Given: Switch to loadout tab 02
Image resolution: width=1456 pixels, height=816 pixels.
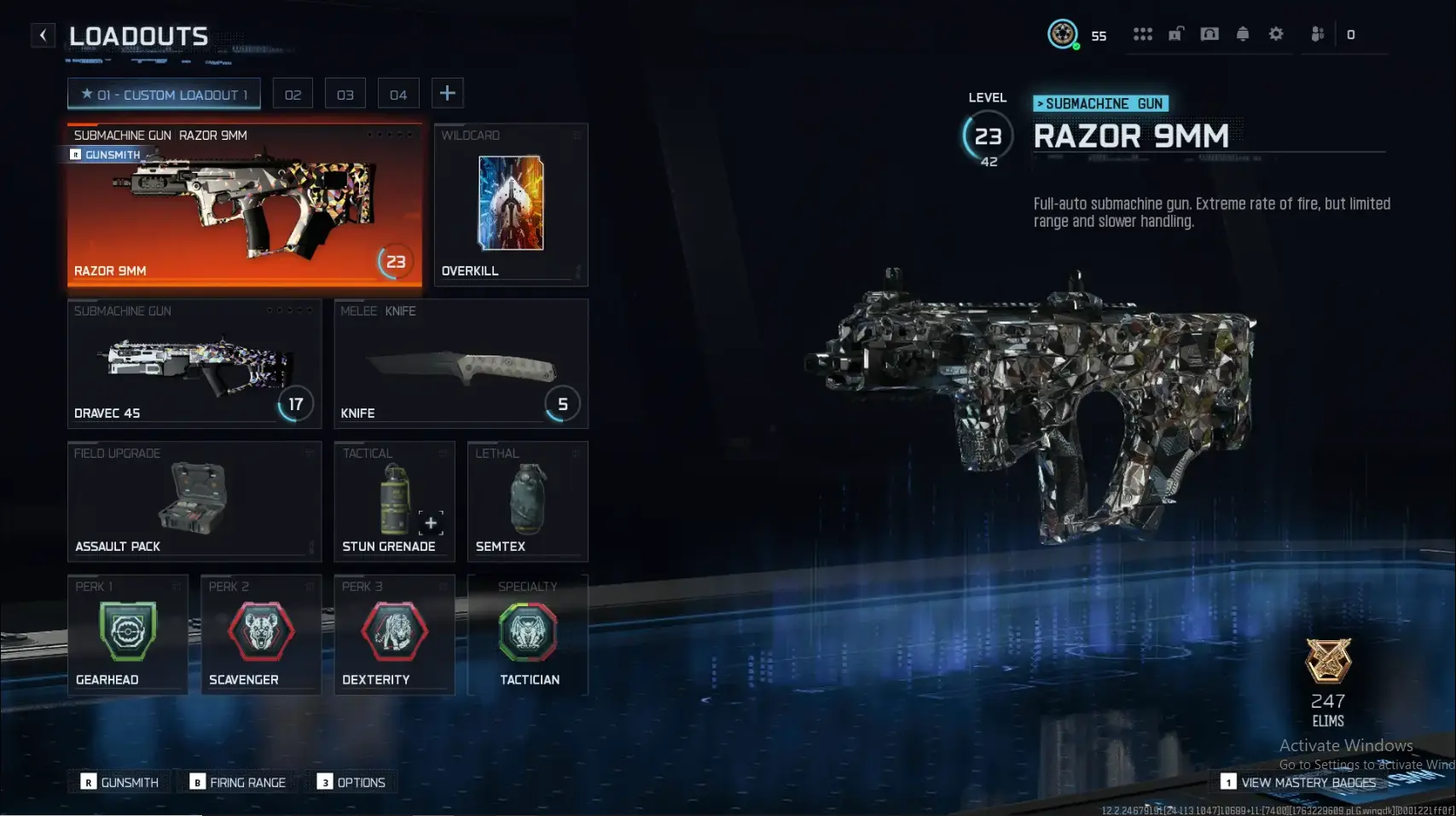Looking at the screenshot, I should coord(293,93).
